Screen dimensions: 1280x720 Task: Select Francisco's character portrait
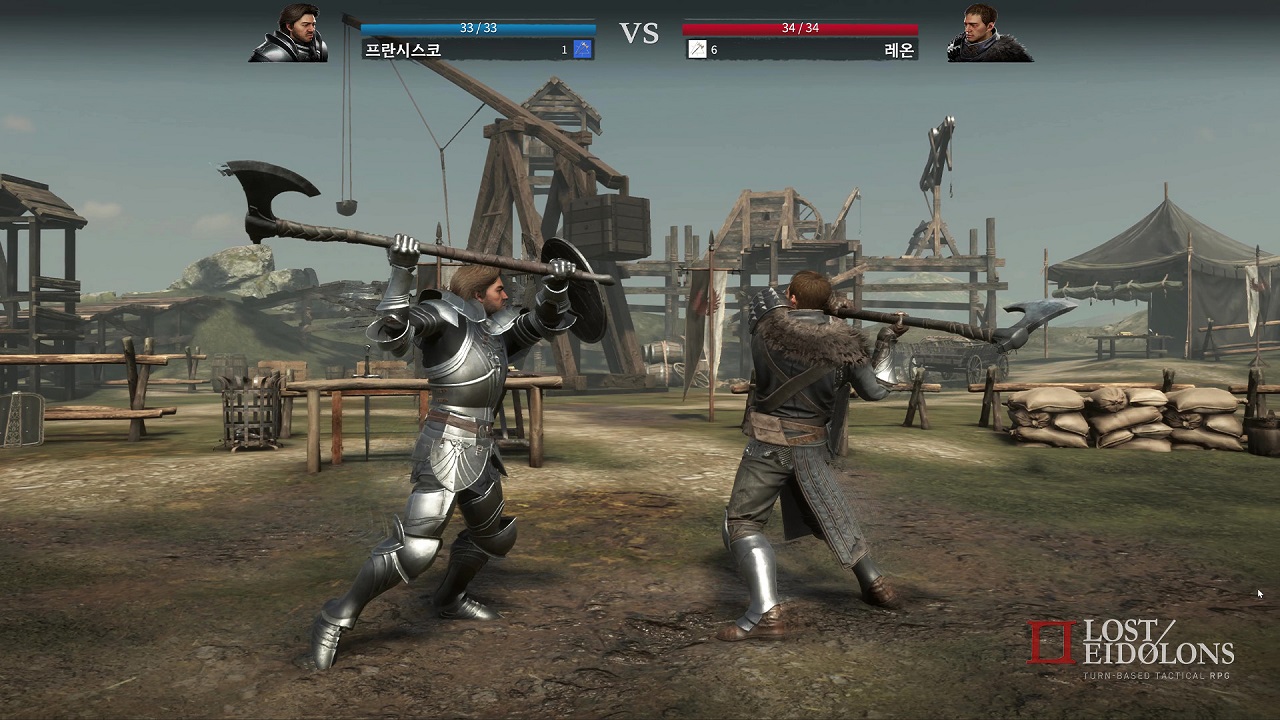click(x=289, y=33)
